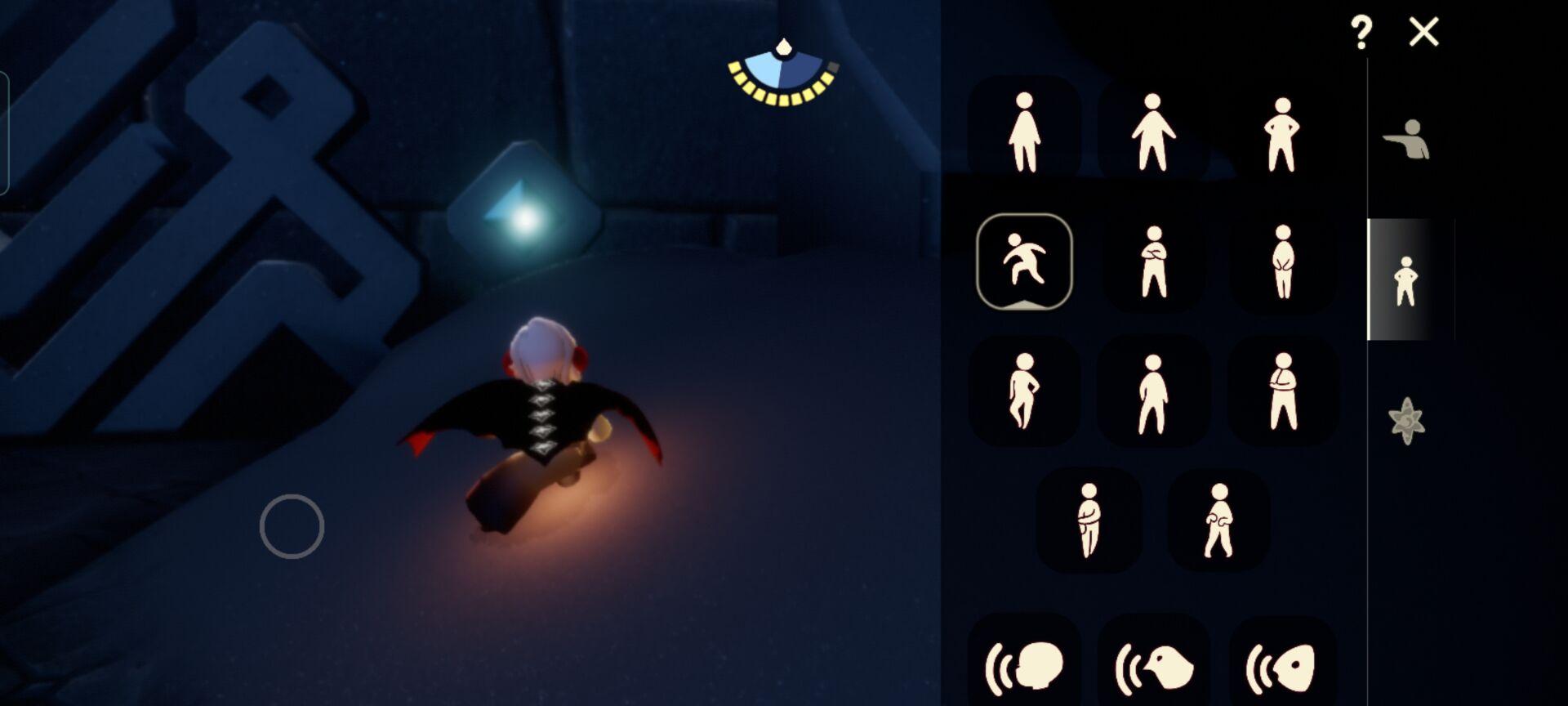Select the highlighted leaping stance
Image resolution: width=1568 pixels, height=706 pixels.
point(1024,262)
